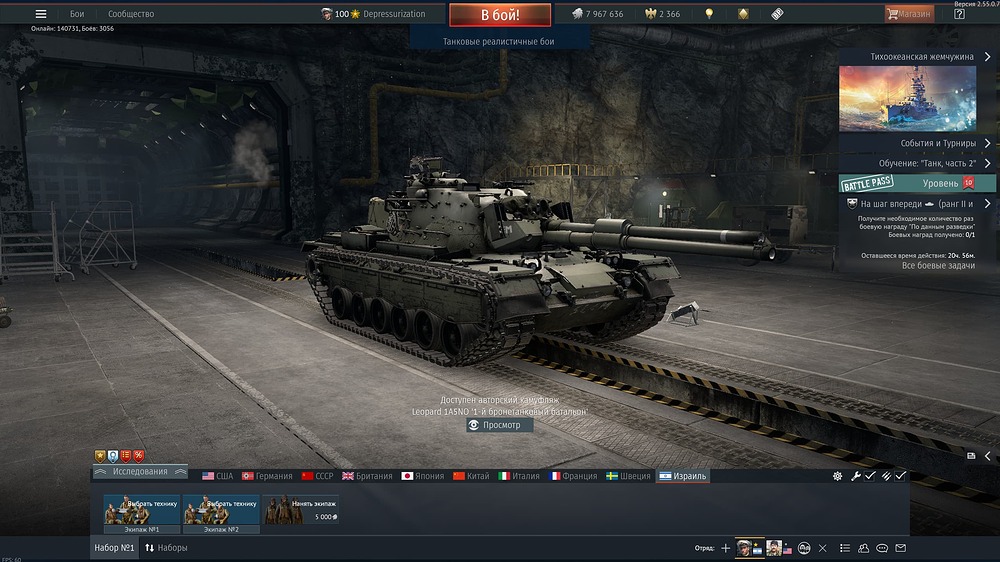The width and height of the screenshot is (1000, 562).
Task: Open the «Сообщество» menu
Action: tap(131, 14)
